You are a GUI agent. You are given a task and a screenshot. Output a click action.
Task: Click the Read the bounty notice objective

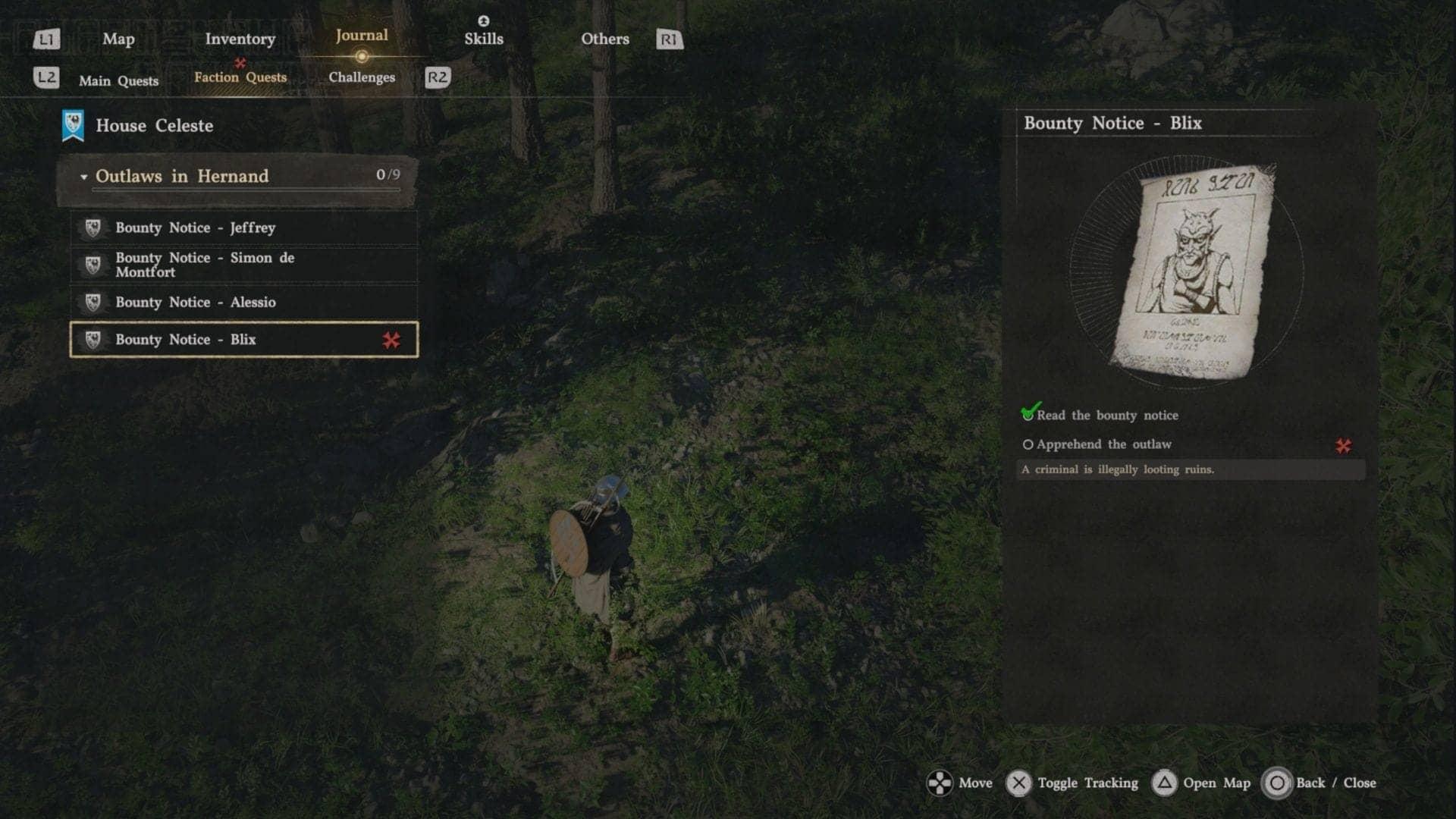coord(1106,416)
